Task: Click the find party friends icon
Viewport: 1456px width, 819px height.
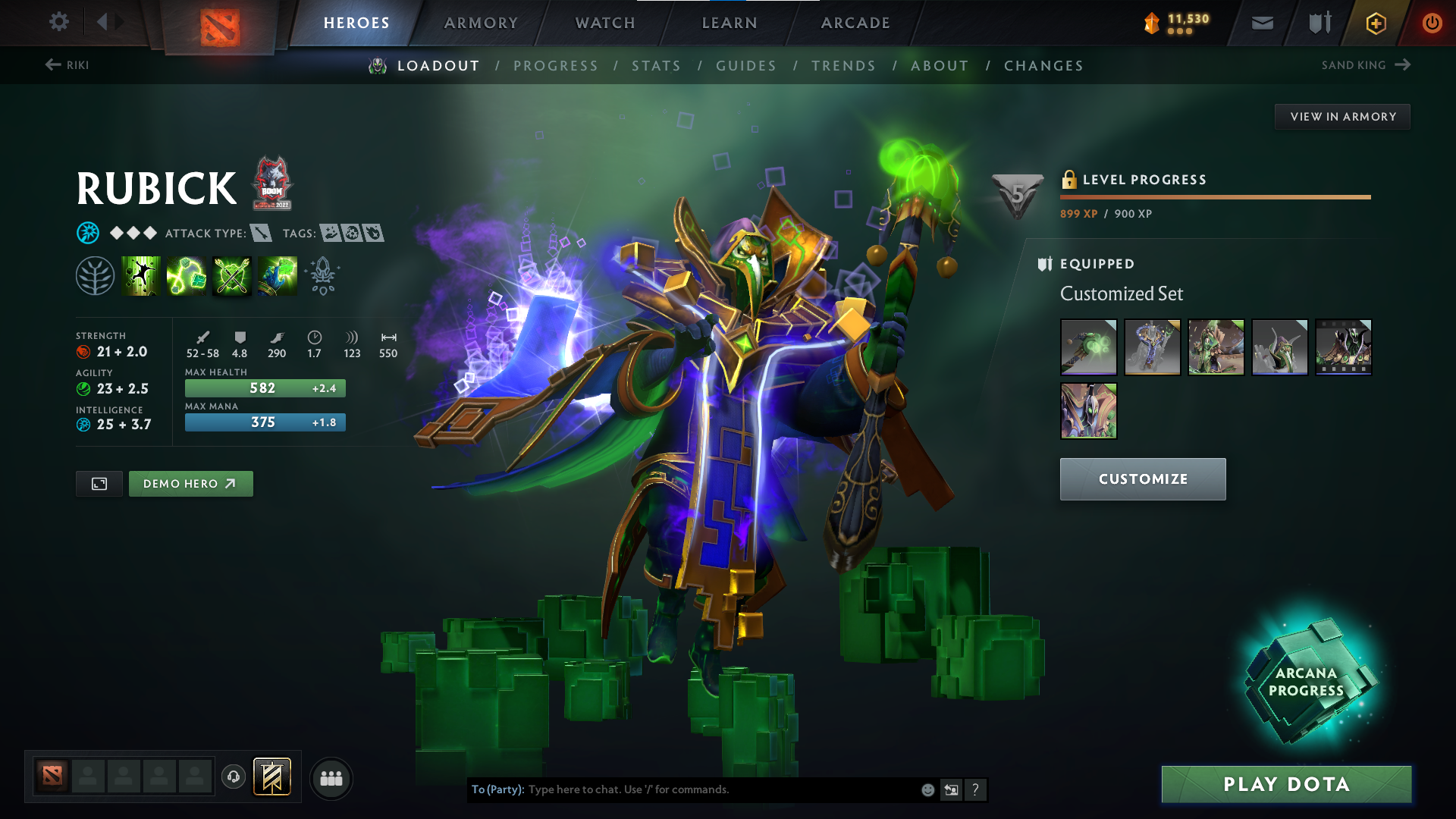Action: [331, 777]
